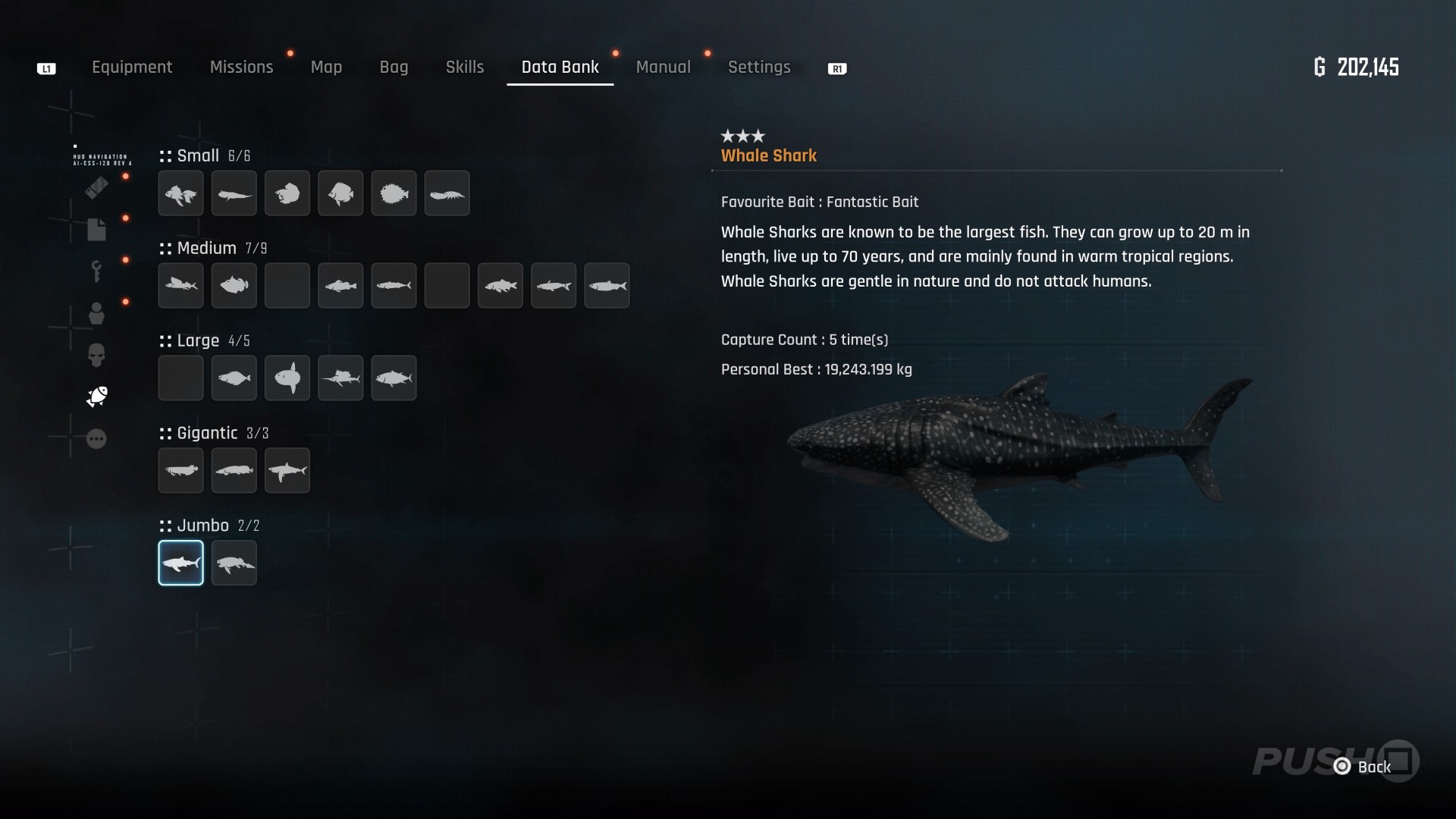The height and width of the screenshot is (819, 1456).
Task: Go to the Map tab
Action: click(326, 67)
